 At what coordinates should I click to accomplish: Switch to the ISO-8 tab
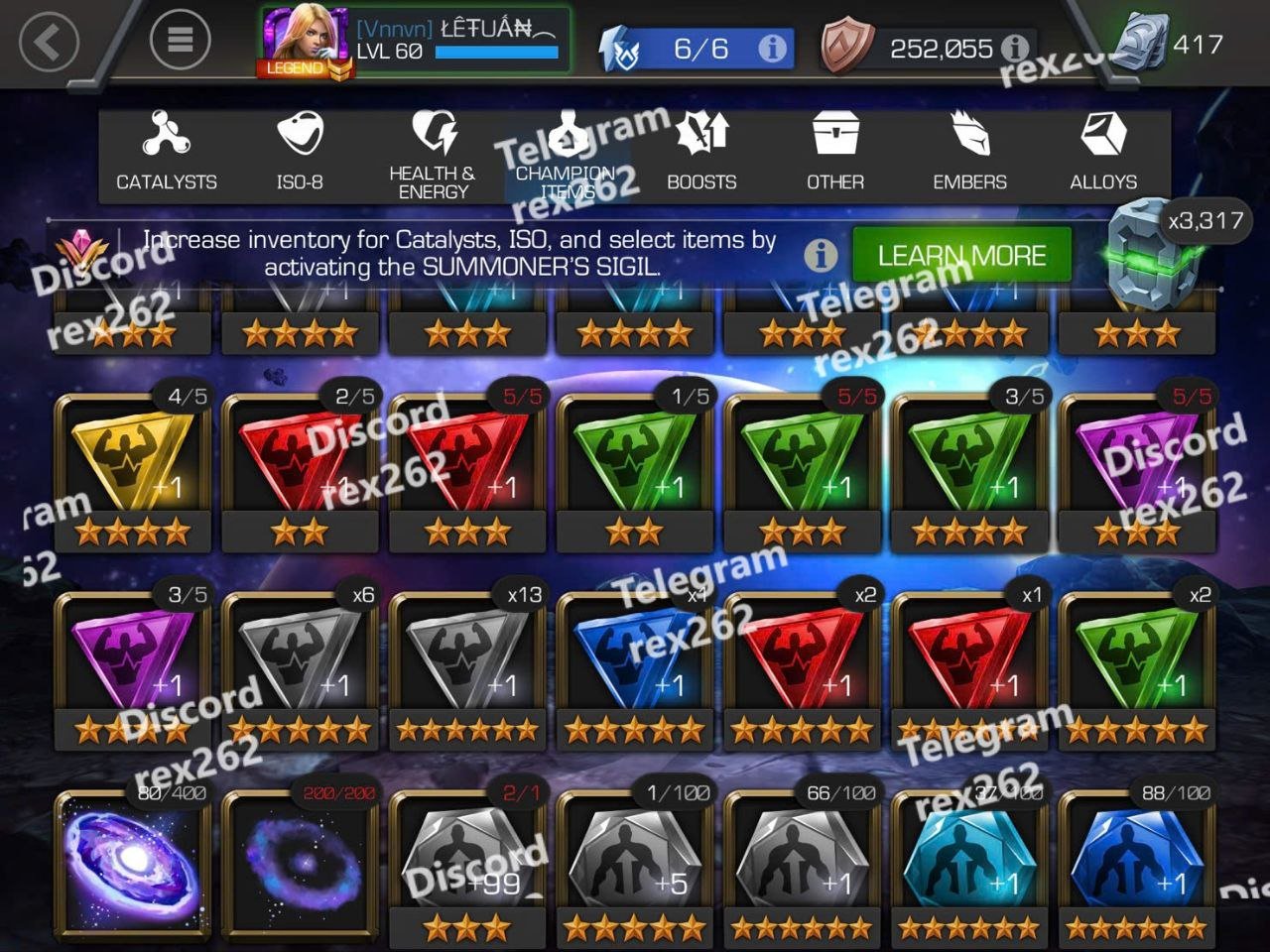(x=300, y=154)
